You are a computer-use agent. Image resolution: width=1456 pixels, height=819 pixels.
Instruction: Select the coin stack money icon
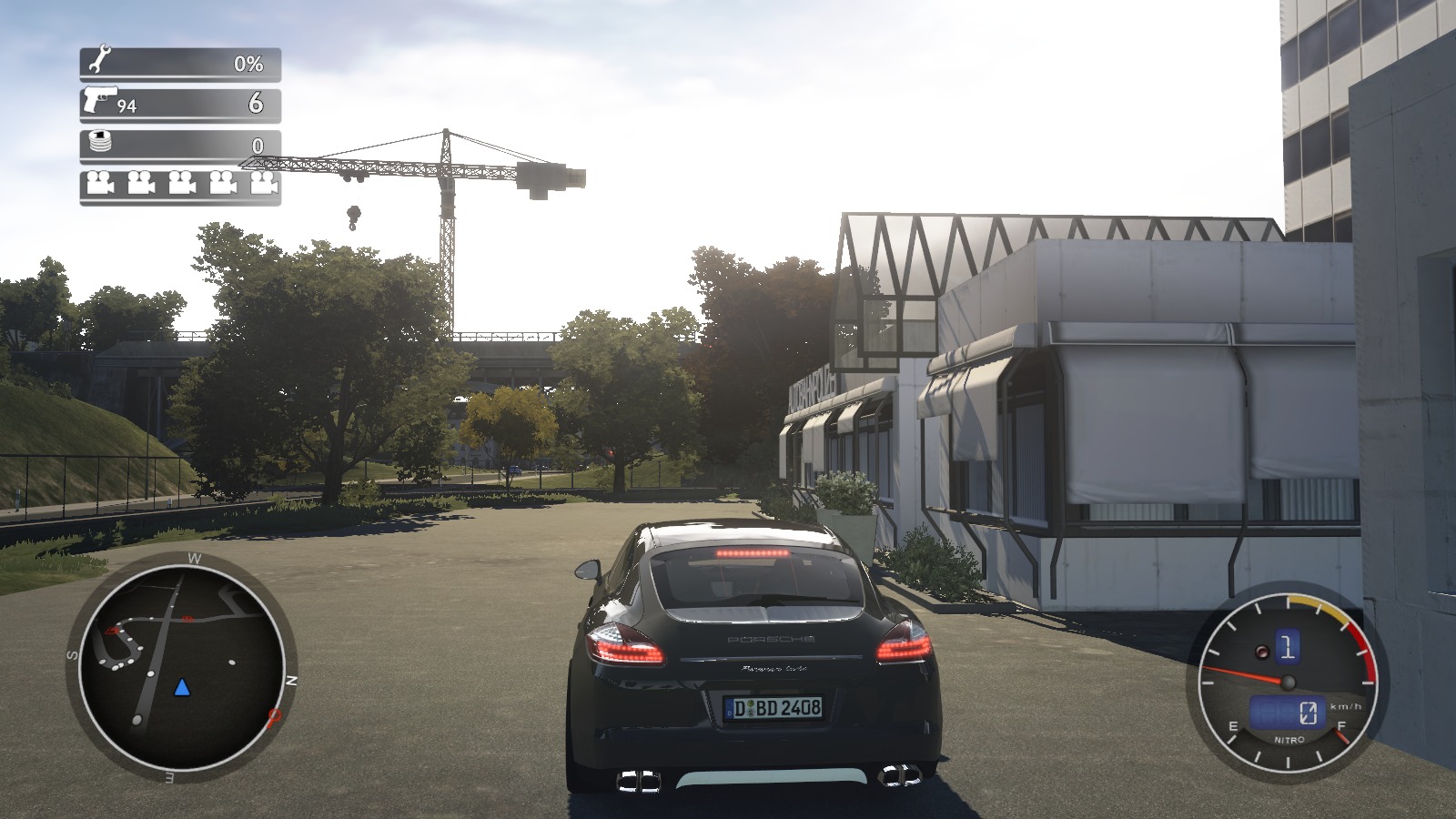[99, 143]
